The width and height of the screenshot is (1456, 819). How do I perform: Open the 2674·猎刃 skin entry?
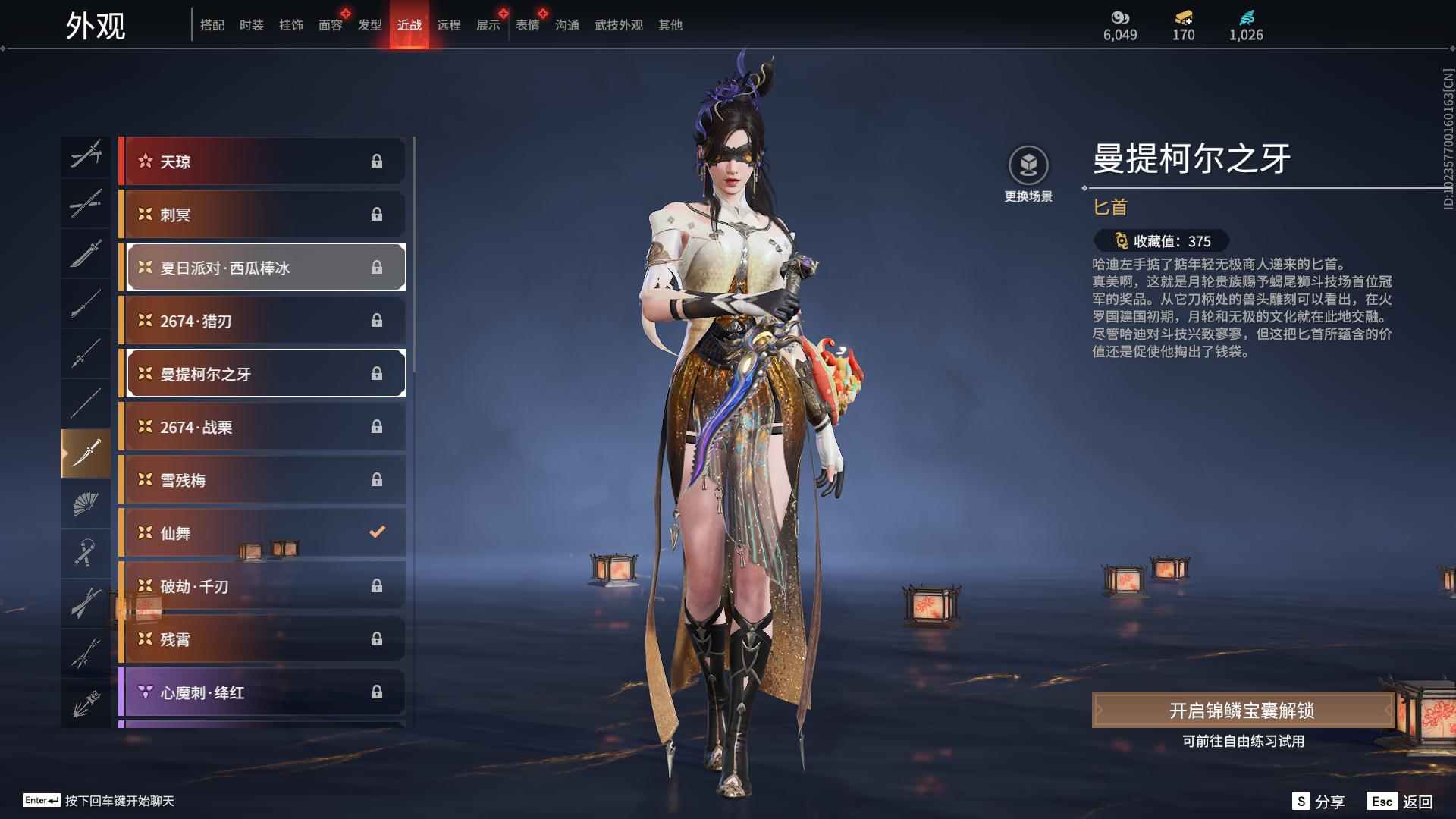tap(263, 320)
